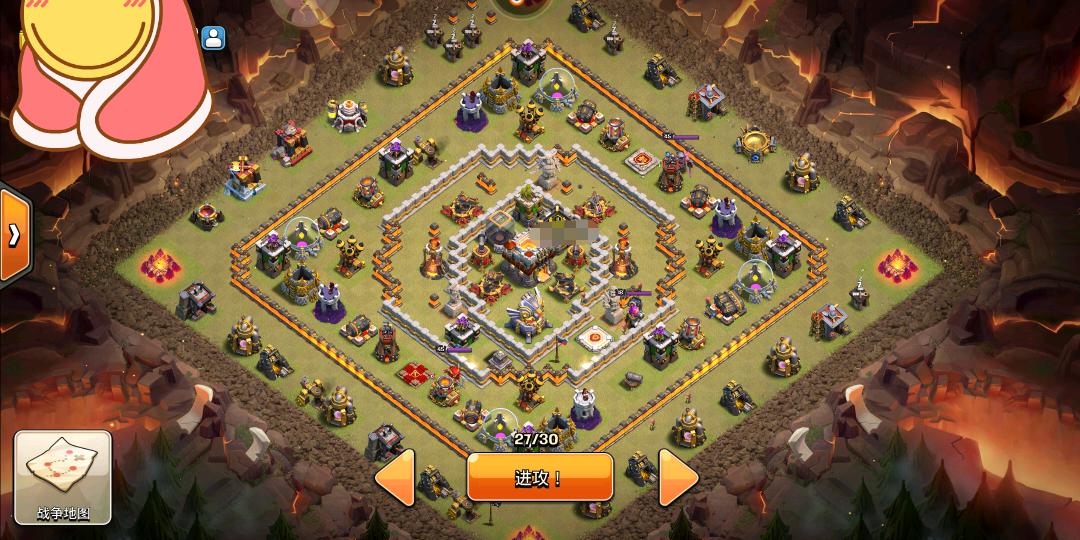
Task: Expand the orange side panel arrow tab
Action: [14, 235]
